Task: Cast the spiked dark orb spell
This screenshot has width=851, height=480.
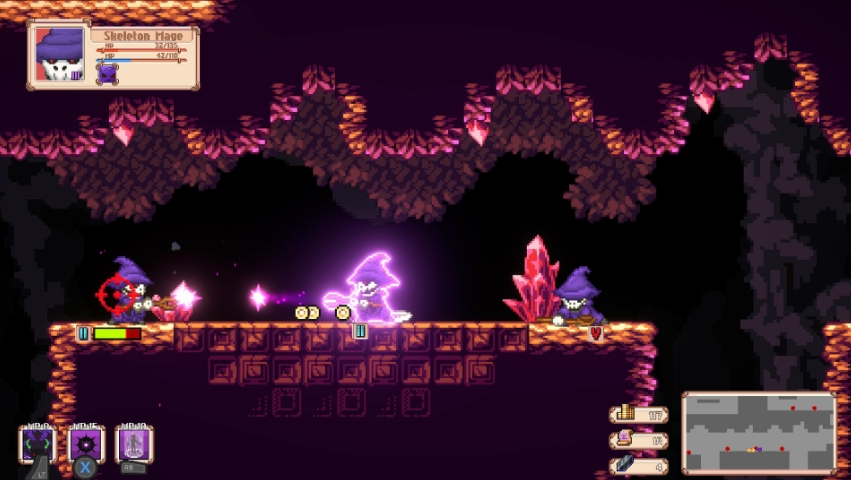Action: [86, 443]
